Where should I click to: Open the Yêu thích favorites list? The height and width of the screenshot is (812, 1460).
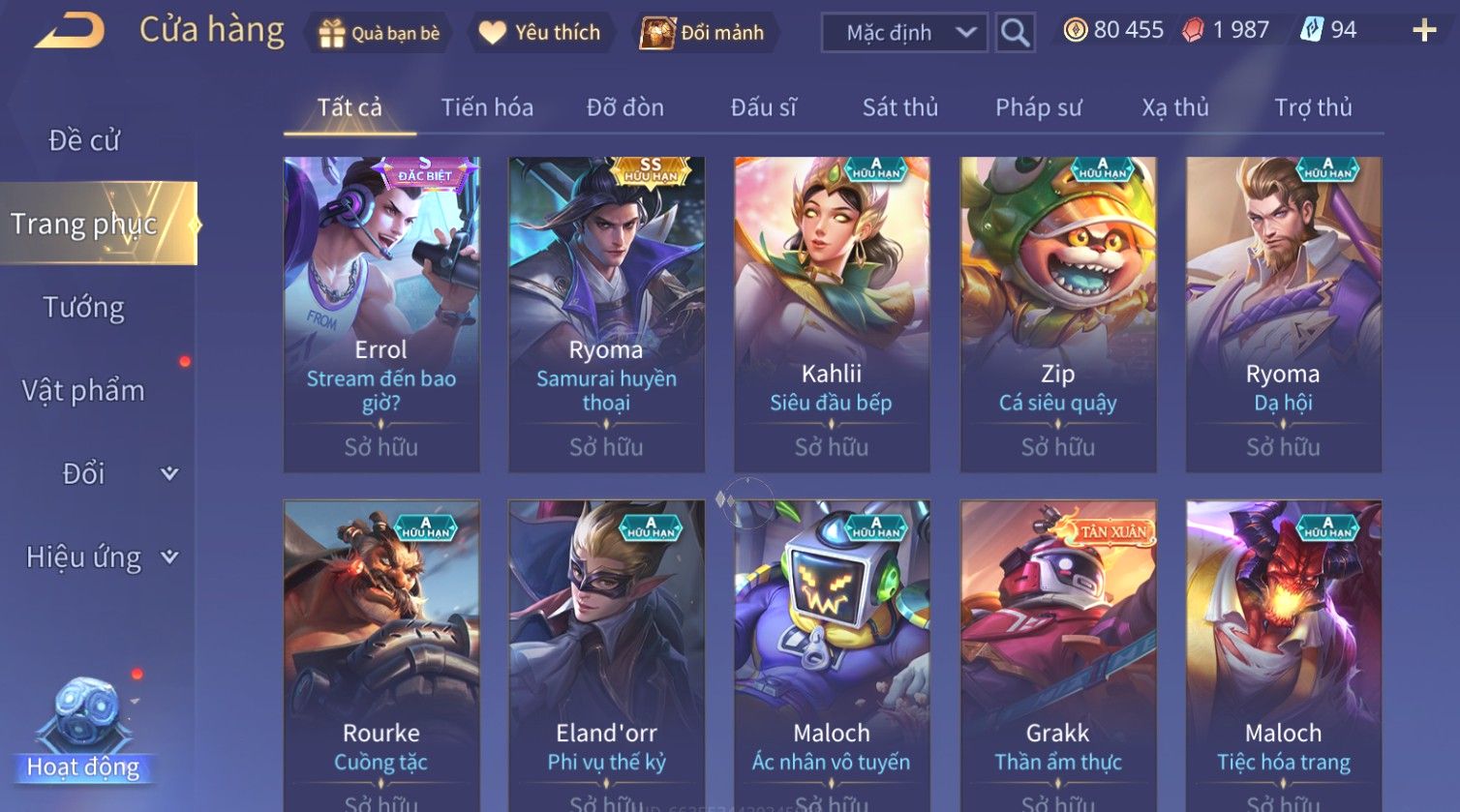click(540, 33)
